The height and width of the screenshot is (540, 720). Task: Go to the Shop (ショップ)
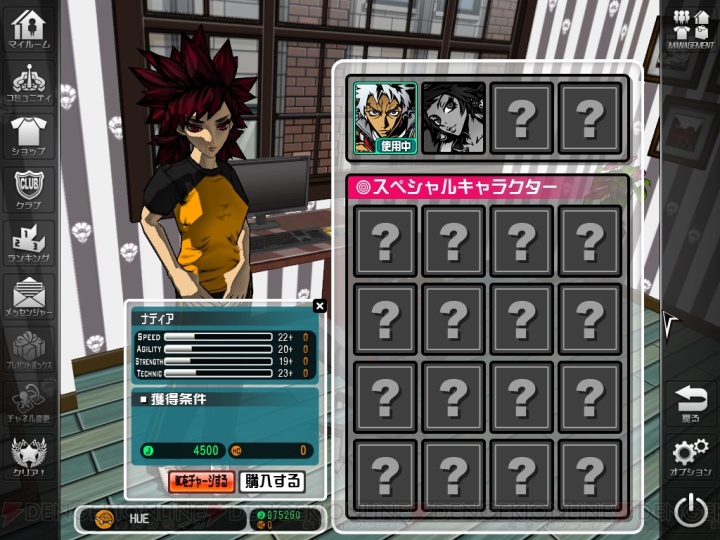coord(30,135)
